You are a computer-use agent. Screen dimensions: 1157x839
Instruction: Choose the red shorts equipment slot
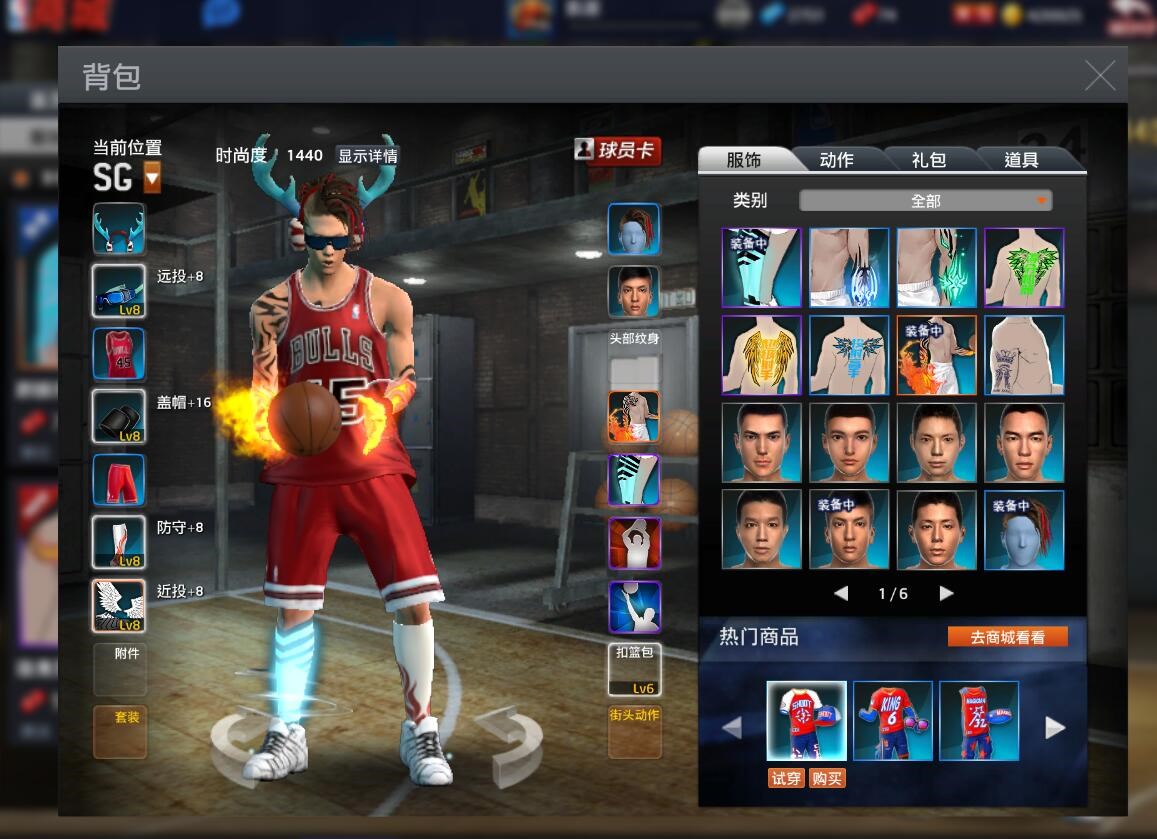[119, 480]
